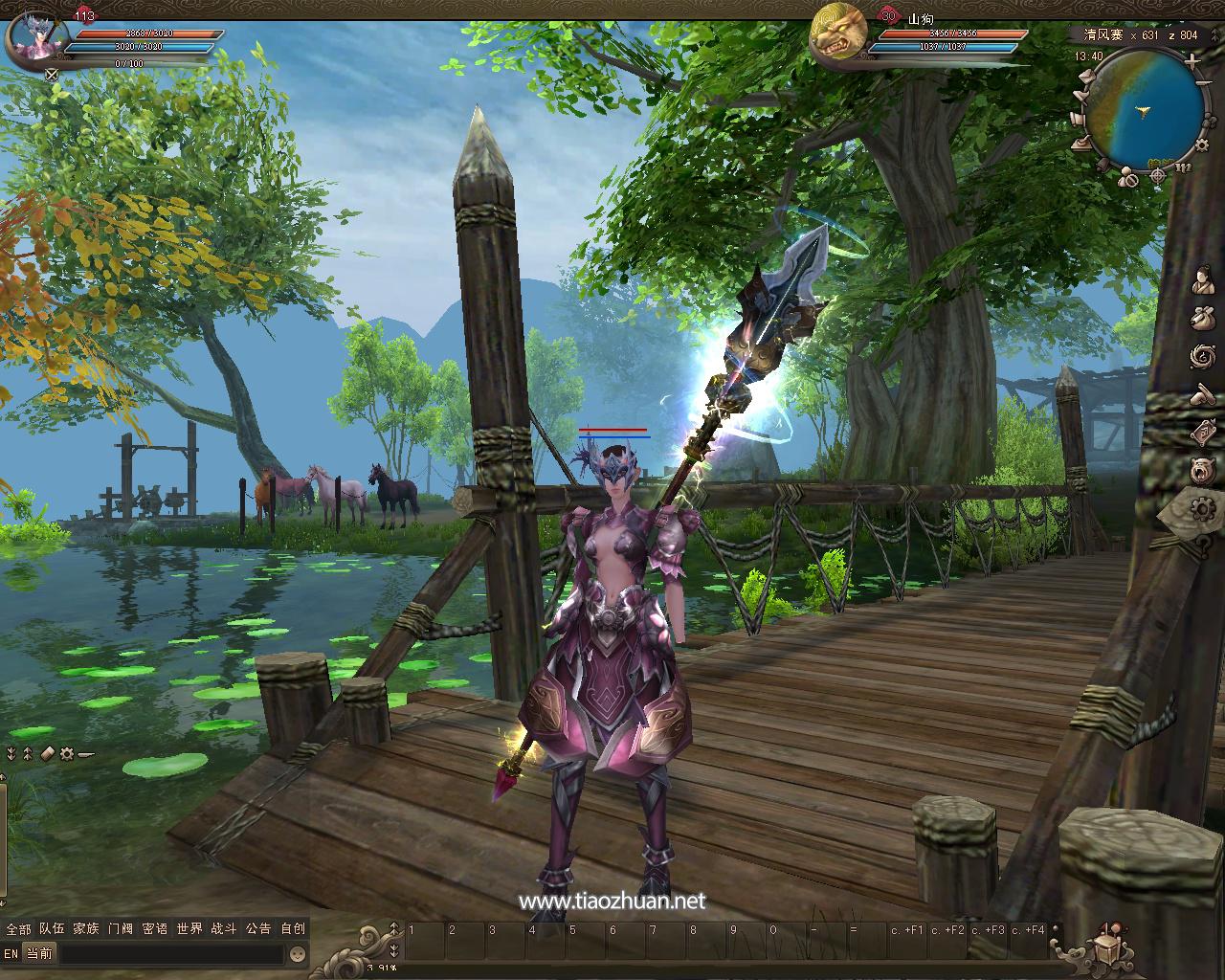
Task: Zoom in the minimap with the plus button
Action: tap(1192, 61)
